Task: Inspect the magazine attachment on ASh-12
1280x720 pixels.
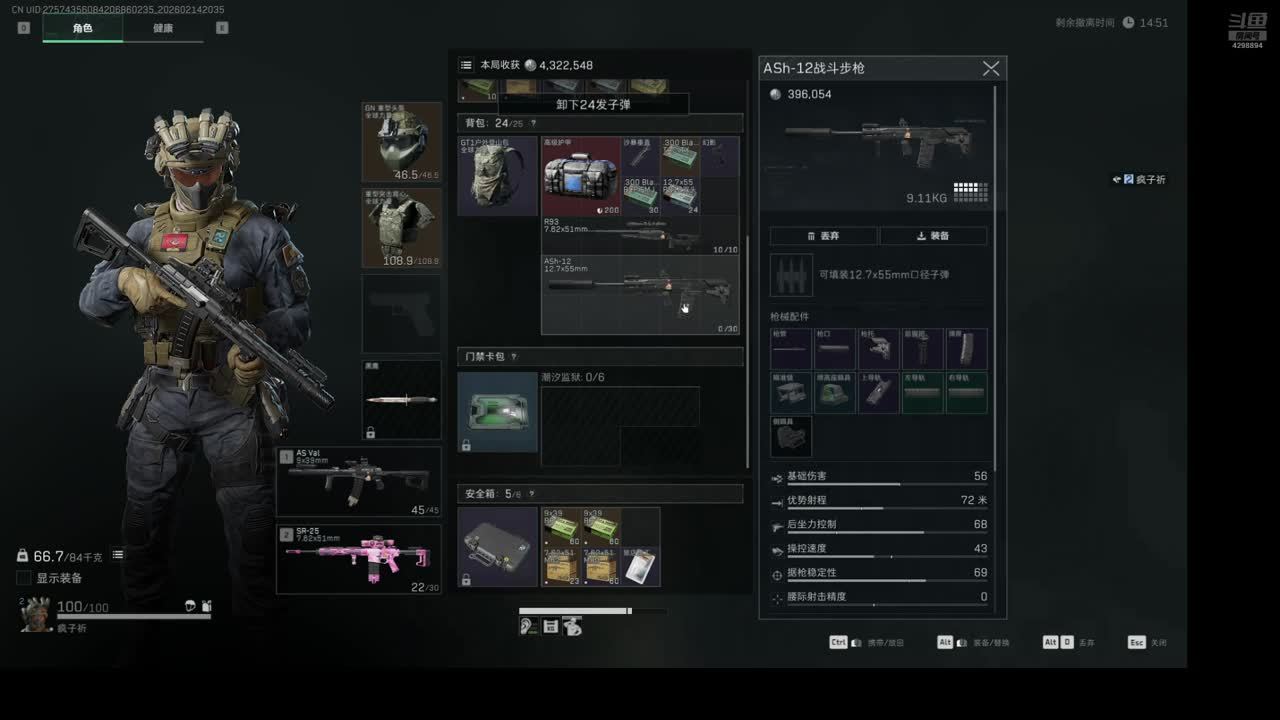Action: click(966, 349)
